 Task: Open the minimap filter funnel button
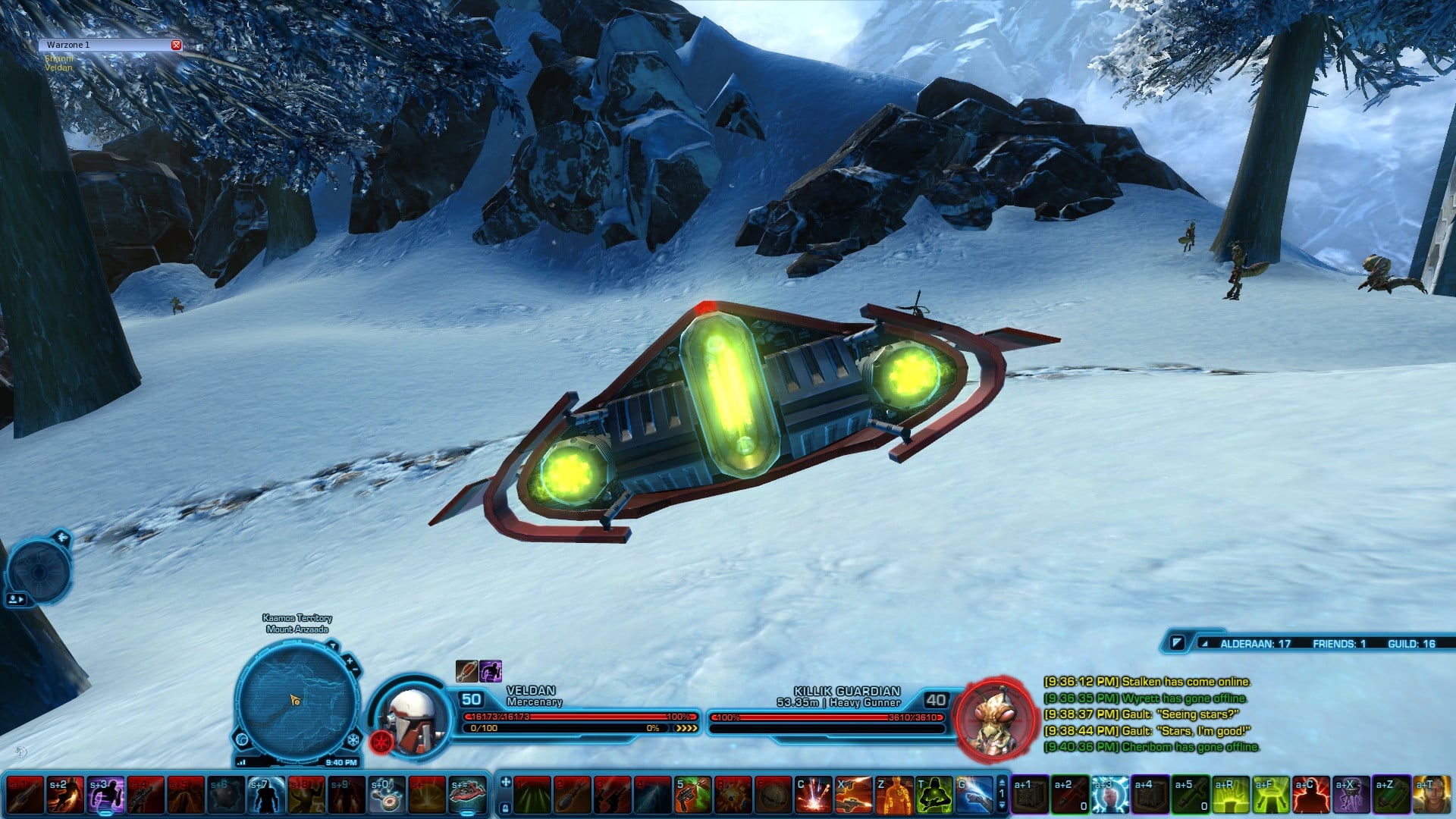332,646
